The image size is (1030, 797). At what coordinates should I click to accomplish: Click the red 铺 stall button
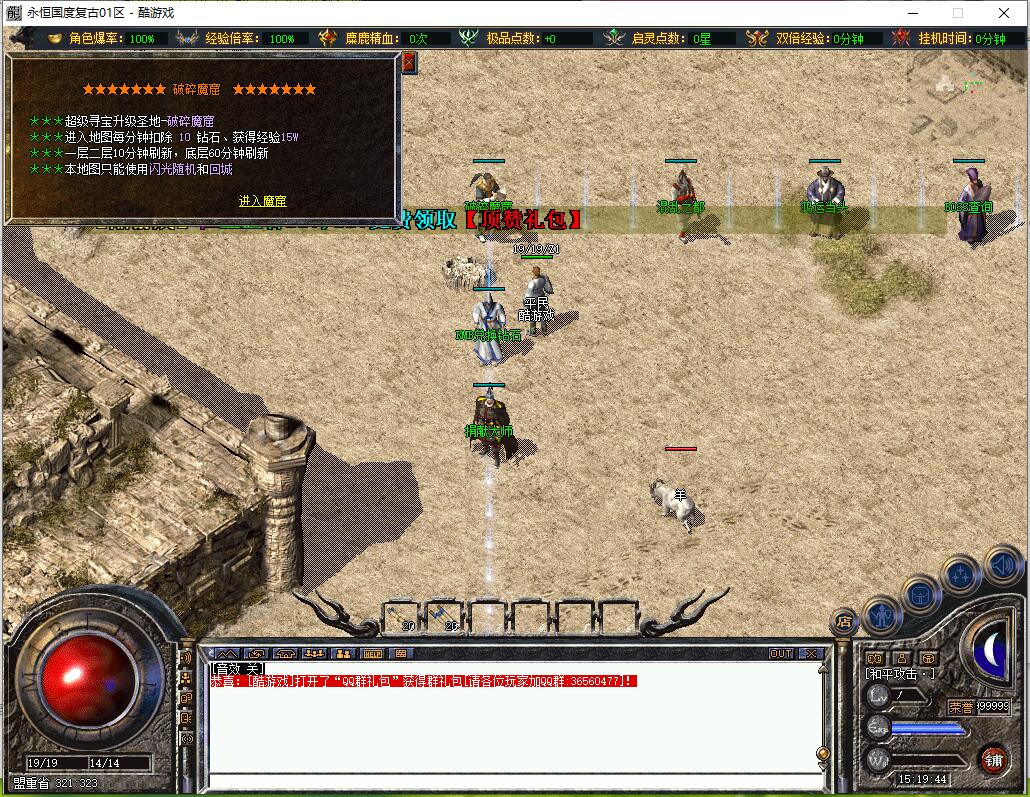[x=993, y=759]
